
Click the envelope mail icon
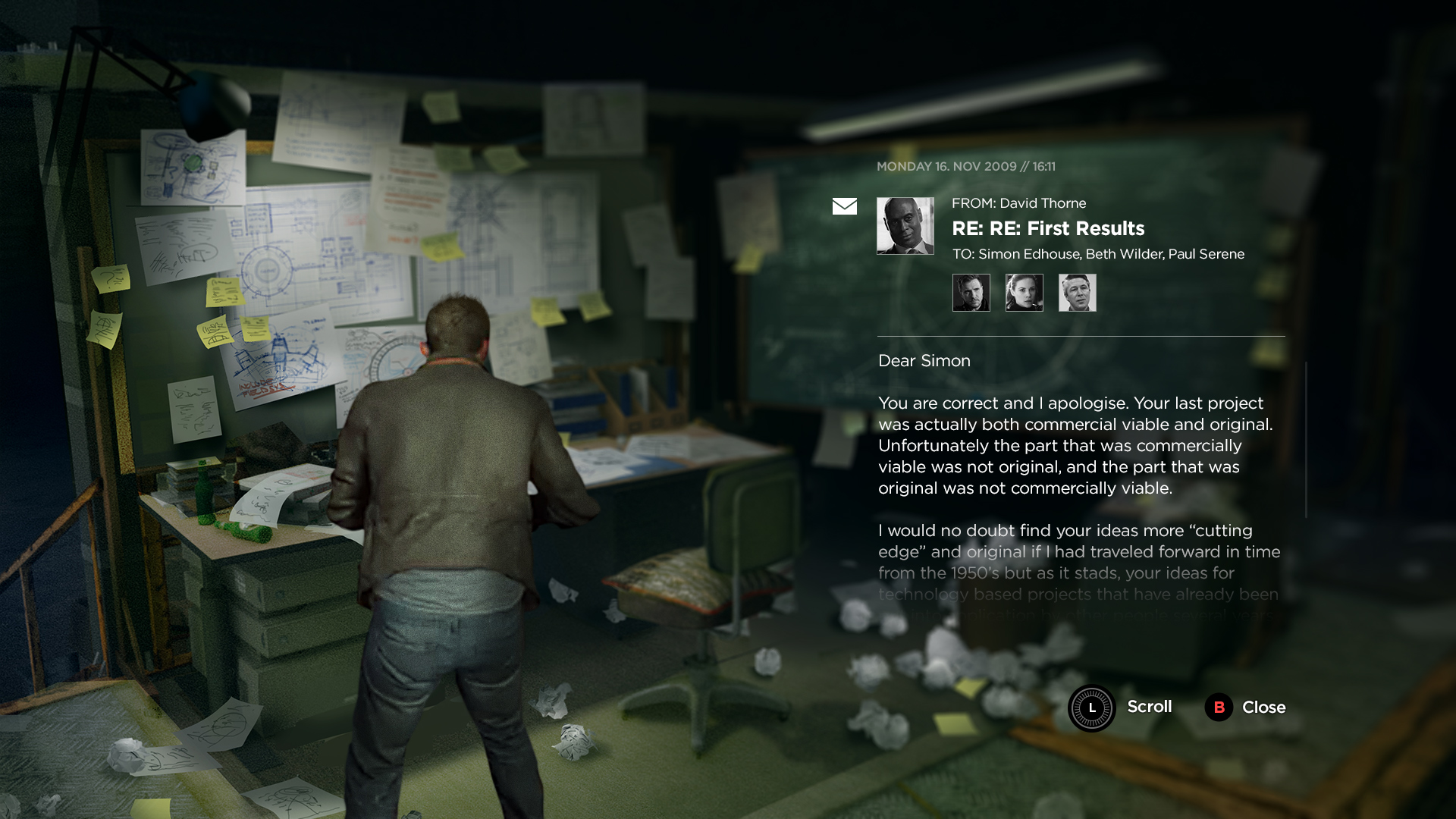[x=844, y=206]
